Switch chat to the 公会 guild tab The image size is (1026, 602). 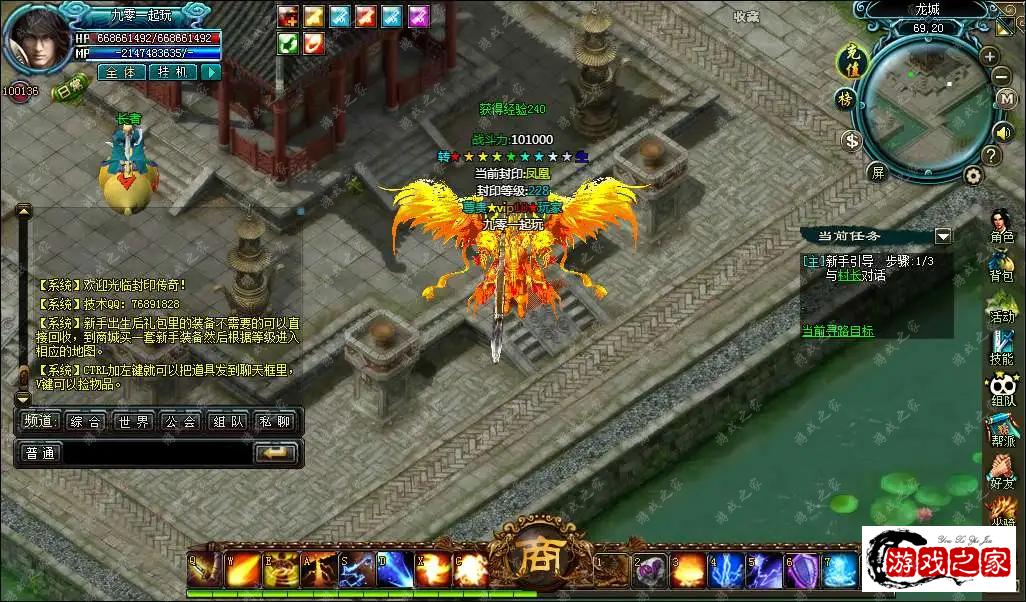pos(180,422)
